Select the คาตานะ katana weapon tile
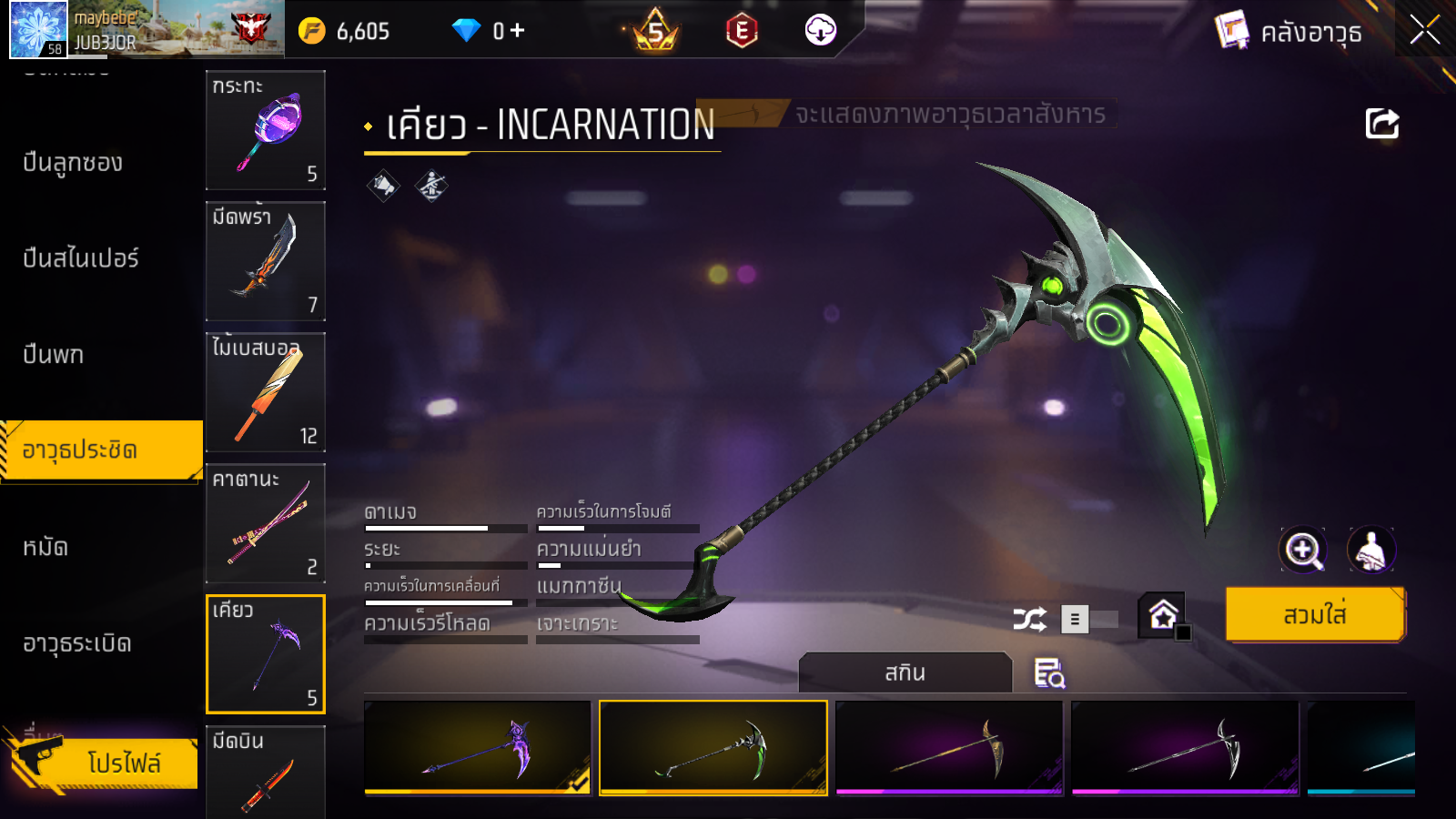The width and height of the screenshot is (1456, 819). [x=265, y=523]
